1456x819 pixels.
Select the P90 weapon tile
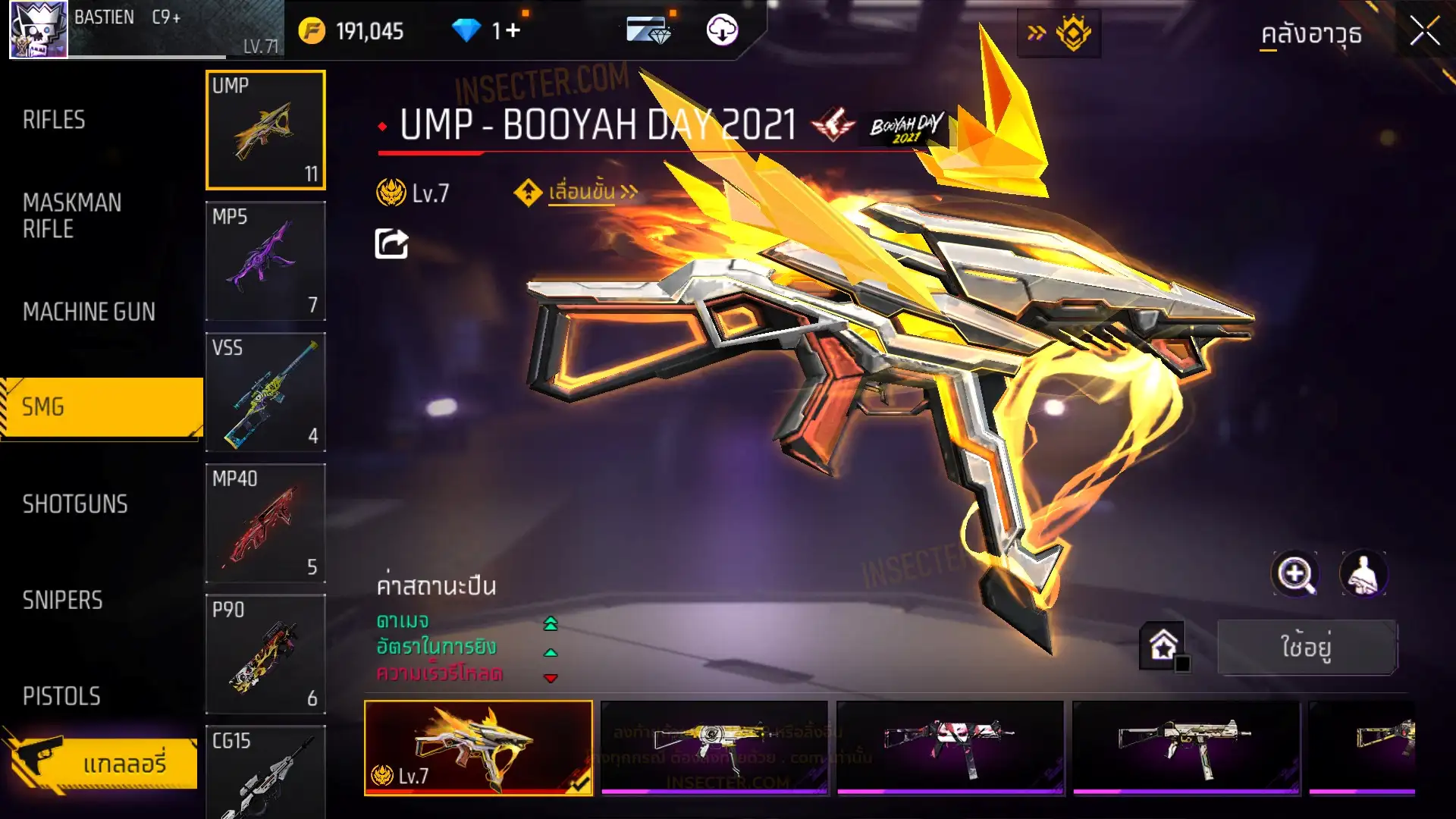pyautogui.click(x=265, y=654)
